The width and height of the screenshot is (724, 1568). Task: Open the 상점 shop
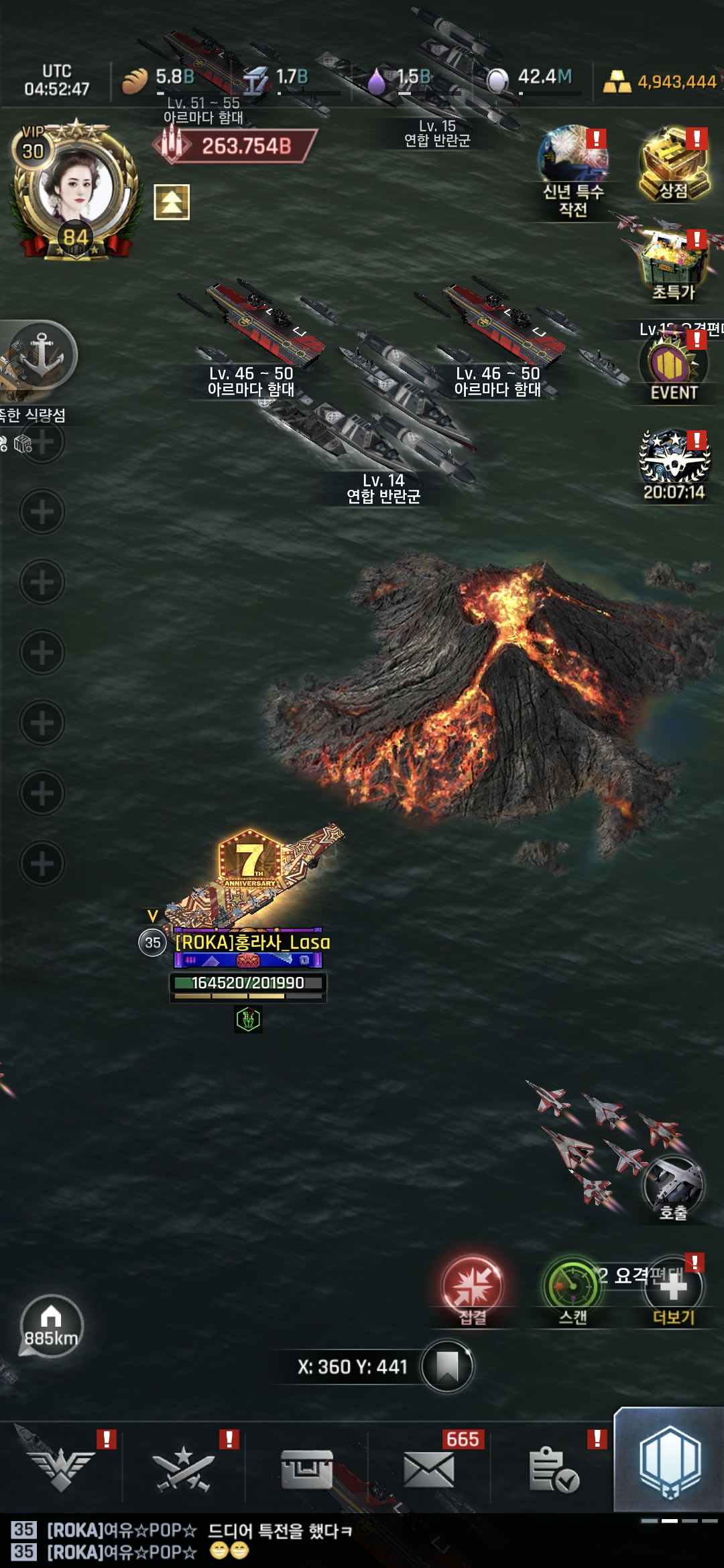[x=674, y=165]
